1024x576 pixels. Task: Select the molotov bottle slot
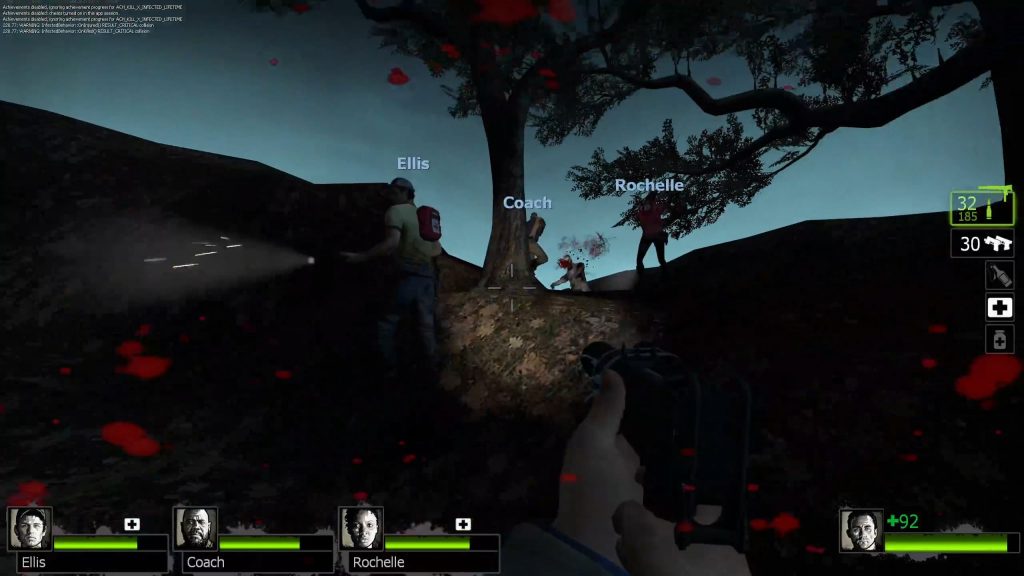pyautogui.click(x=1000, y=275)
